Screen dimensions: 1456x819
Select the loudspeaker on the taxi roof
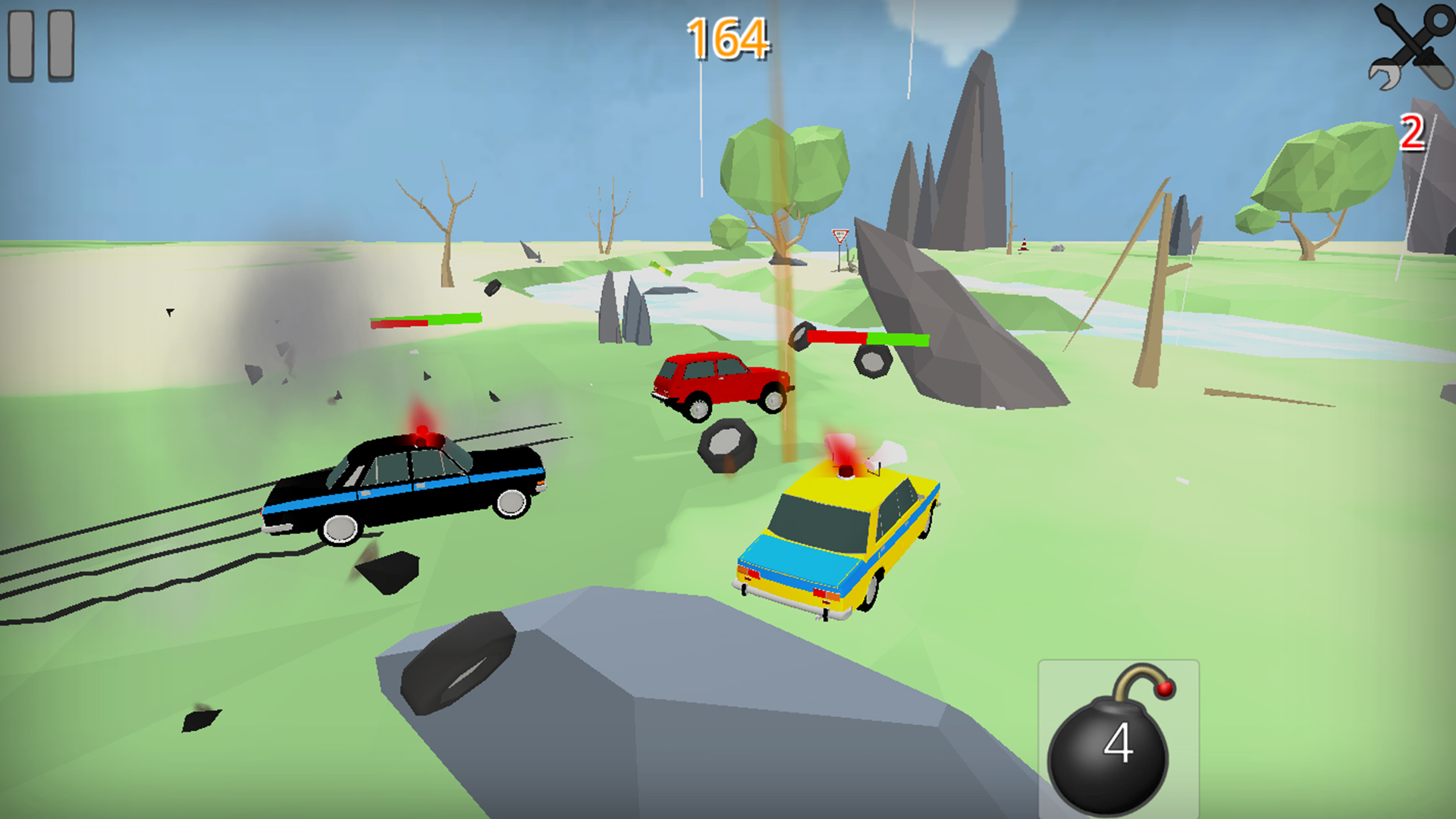885,450
